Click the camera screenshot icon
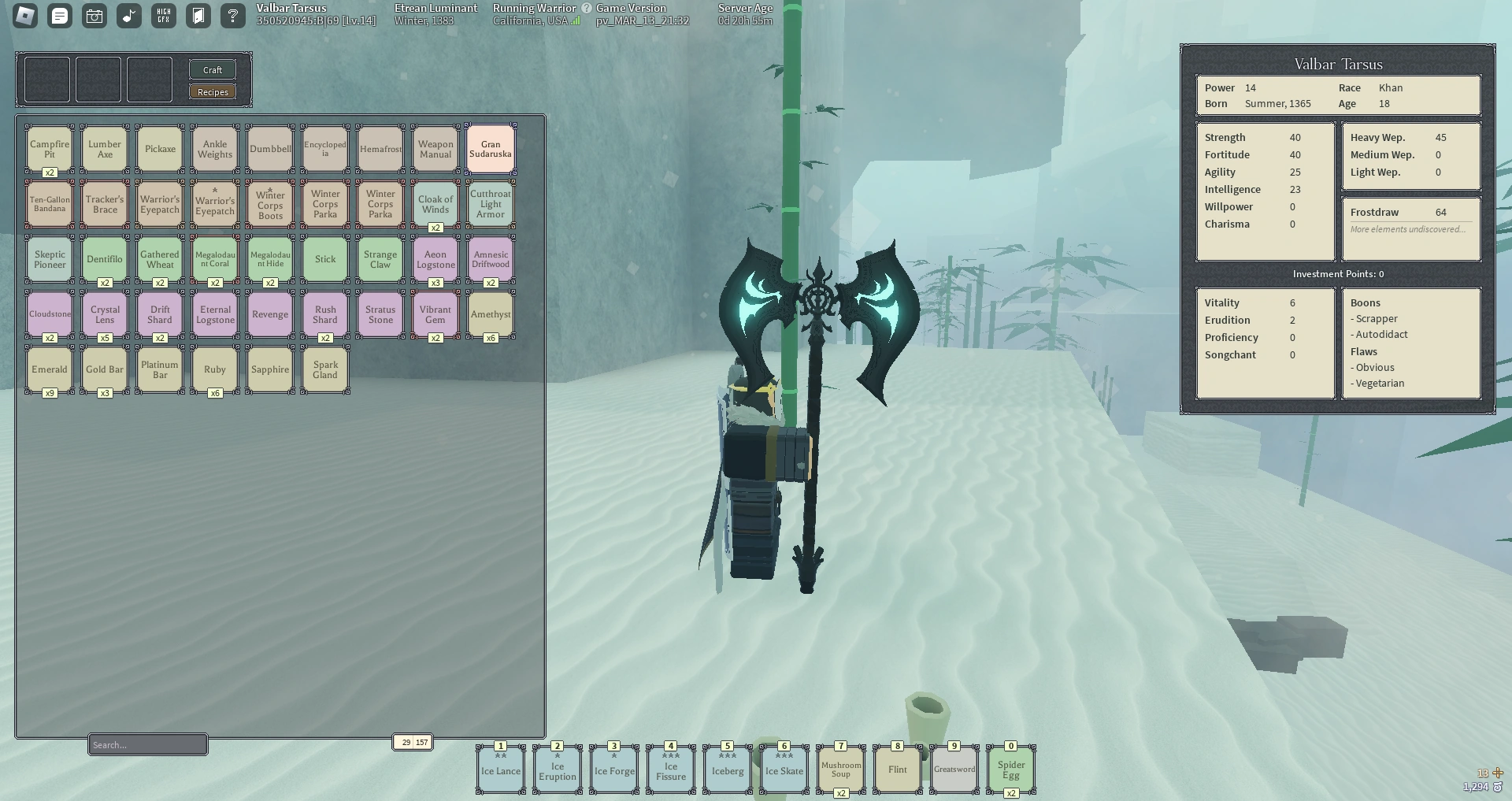Screen dimensions: 1512x801 pyautogui.click(x=94, y=16)
